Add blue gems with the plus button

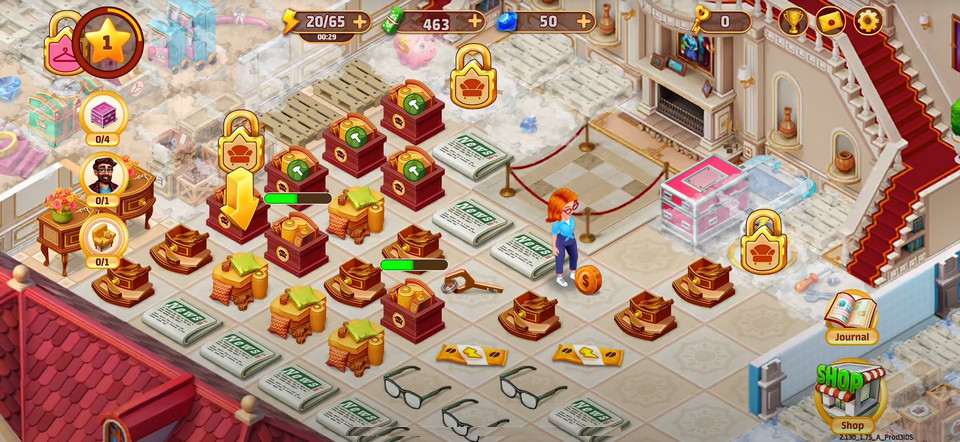[x=583, y=21]
